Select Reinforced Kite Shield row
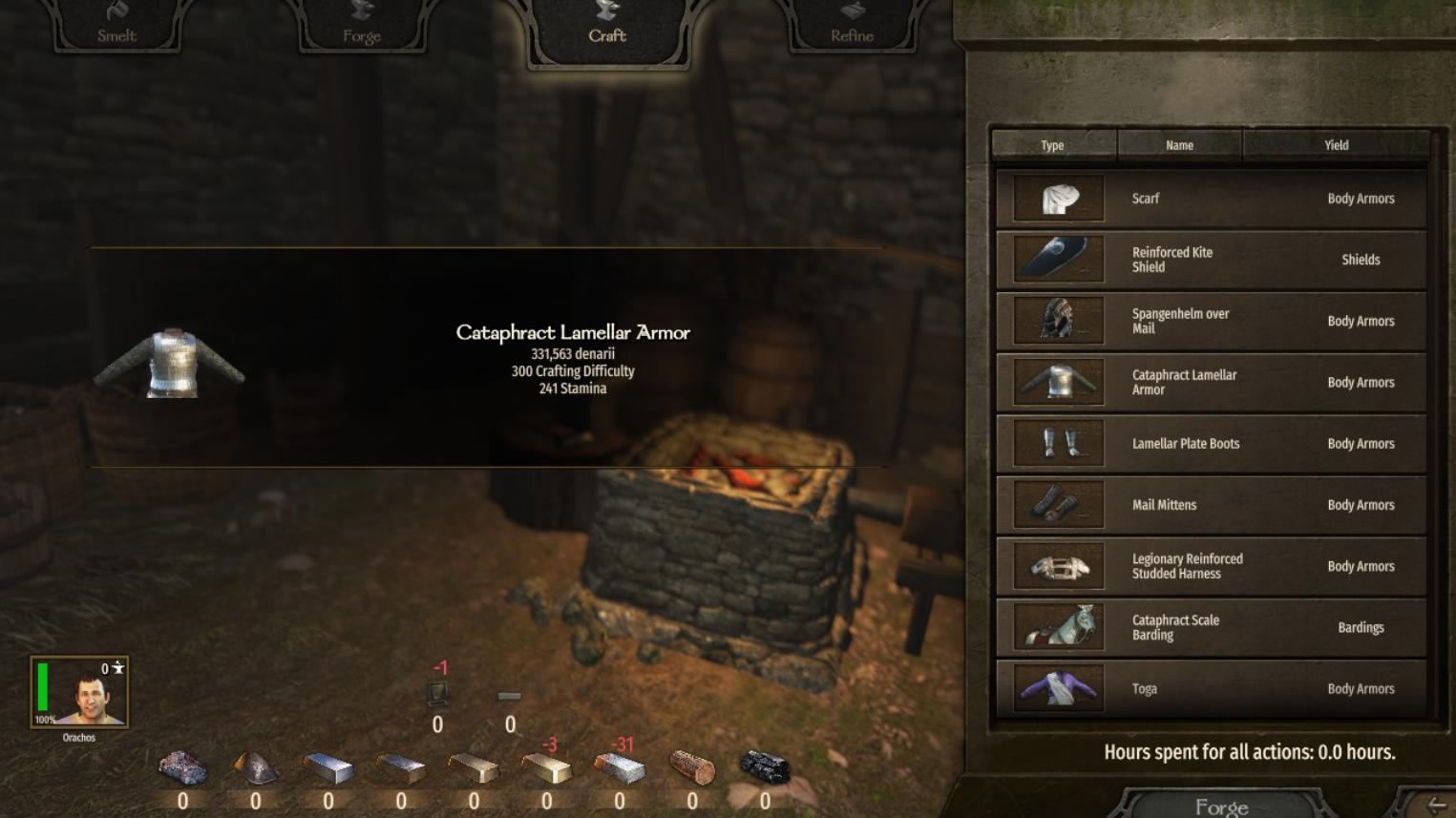Image resolution: width=1456 pixels, height=818 pixels. tap(1211, 260)
